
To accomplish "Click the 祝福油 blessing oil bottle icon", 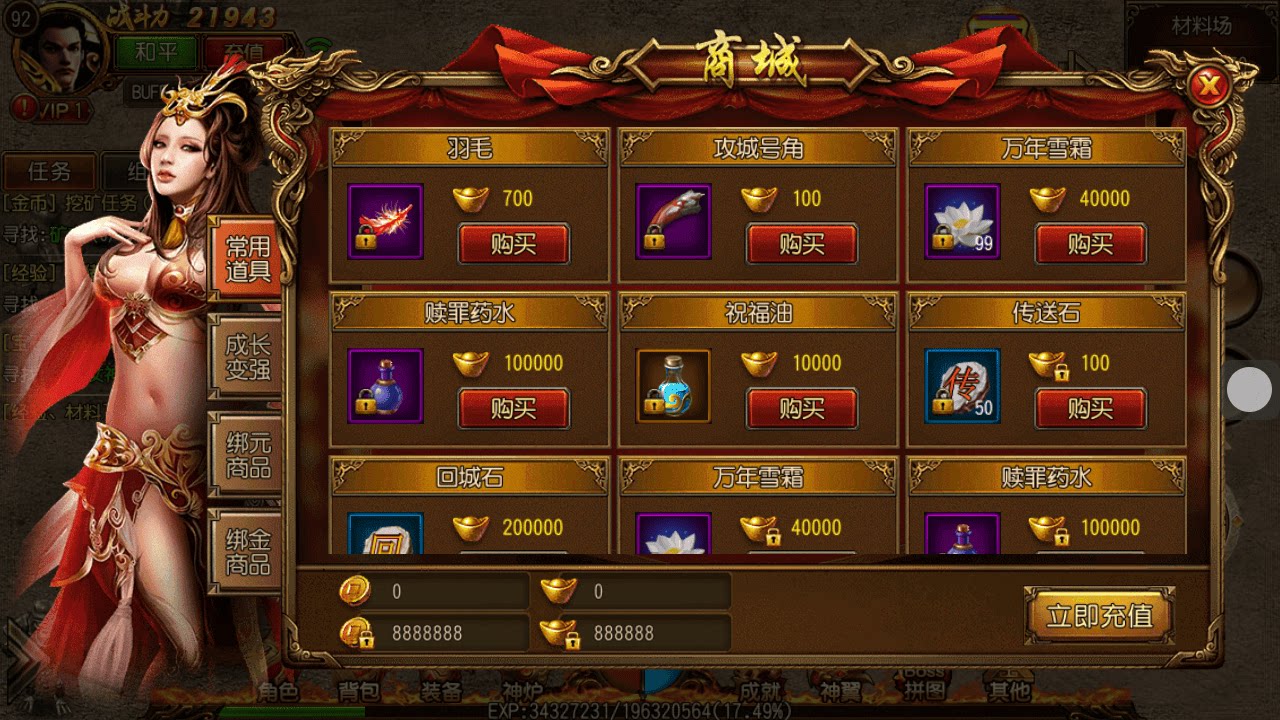I will point(672,385).
